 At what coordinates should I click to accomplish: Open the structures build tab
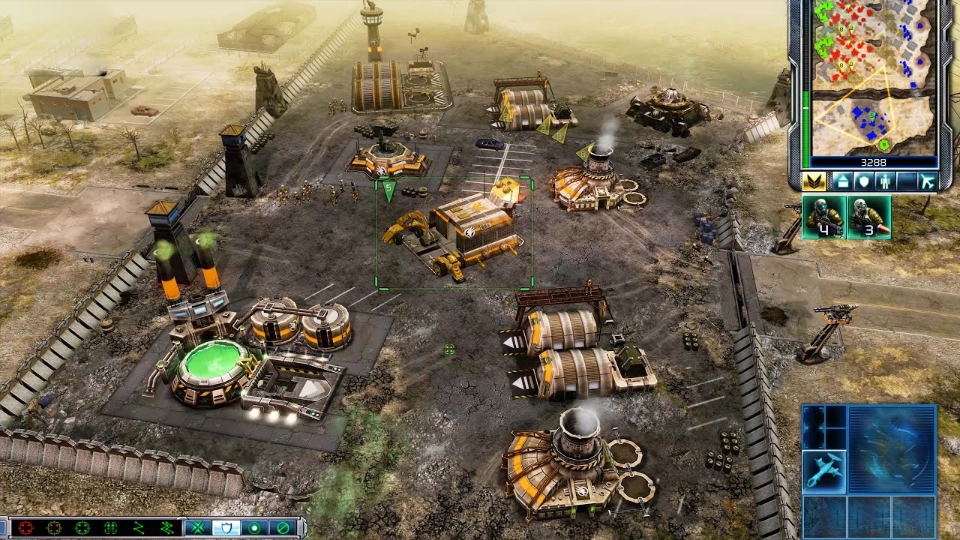click(x=840, y=181)
